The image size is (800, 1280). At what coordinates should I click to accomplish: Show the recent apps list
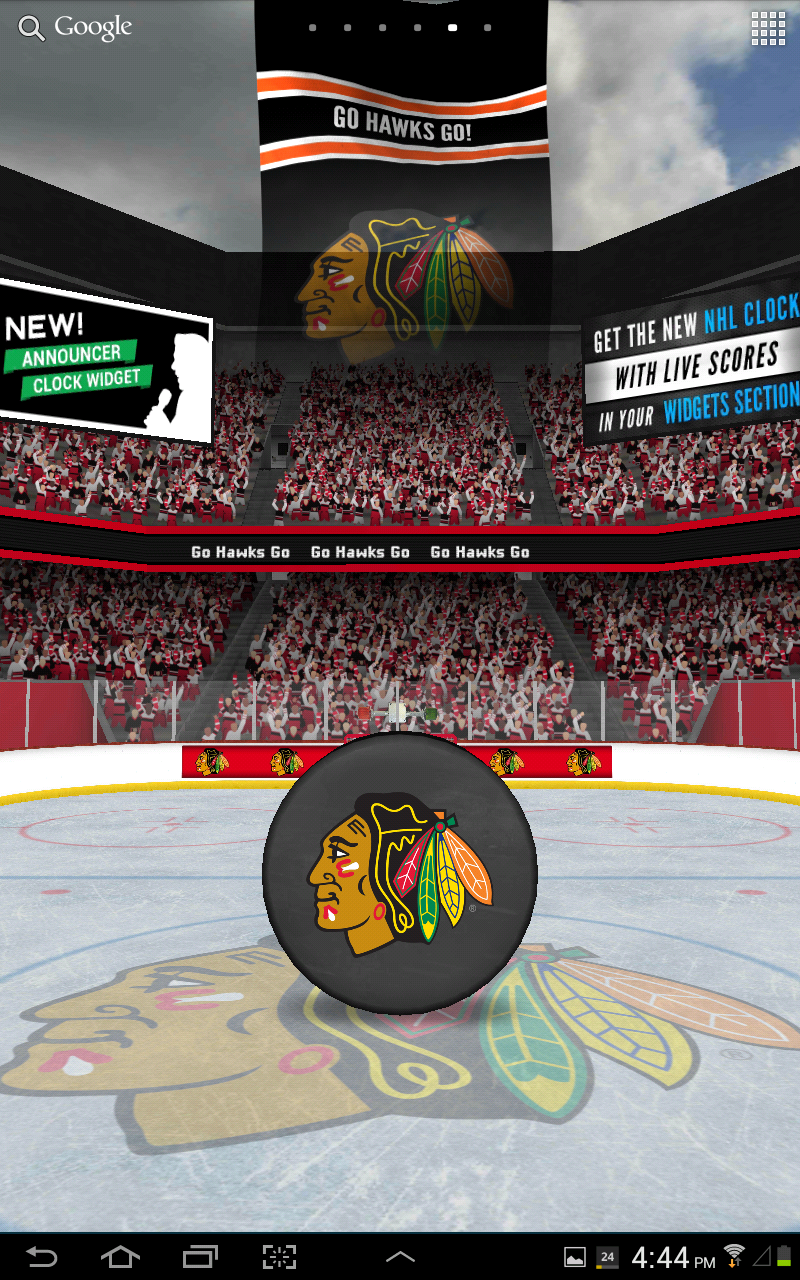(x=200, y=1256)
